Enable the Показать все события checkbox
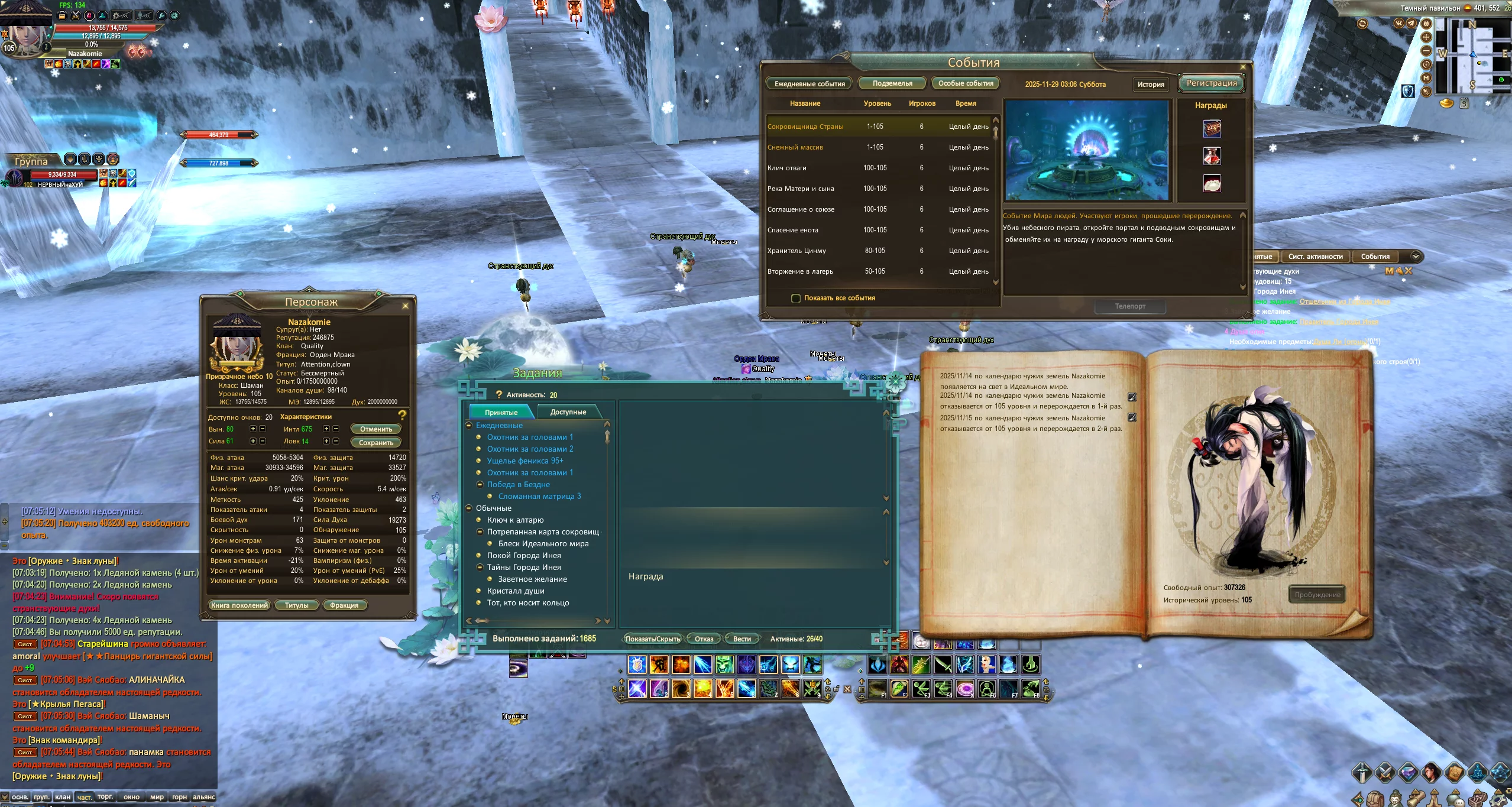This screenshot has width=1512, height=807. [x=797, y=298]
